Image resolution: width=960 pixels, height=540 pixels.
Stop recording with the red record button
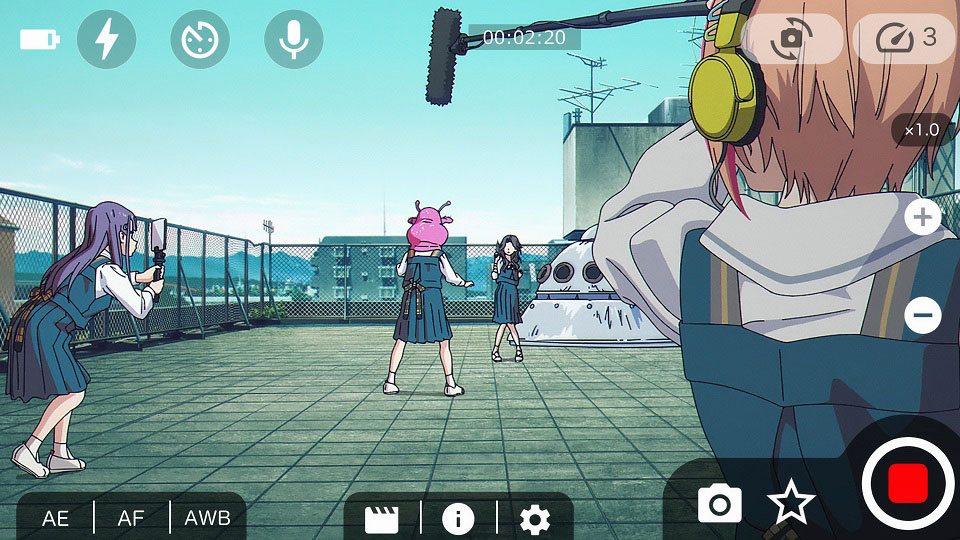pyautogui.click(x=908, y=484)
